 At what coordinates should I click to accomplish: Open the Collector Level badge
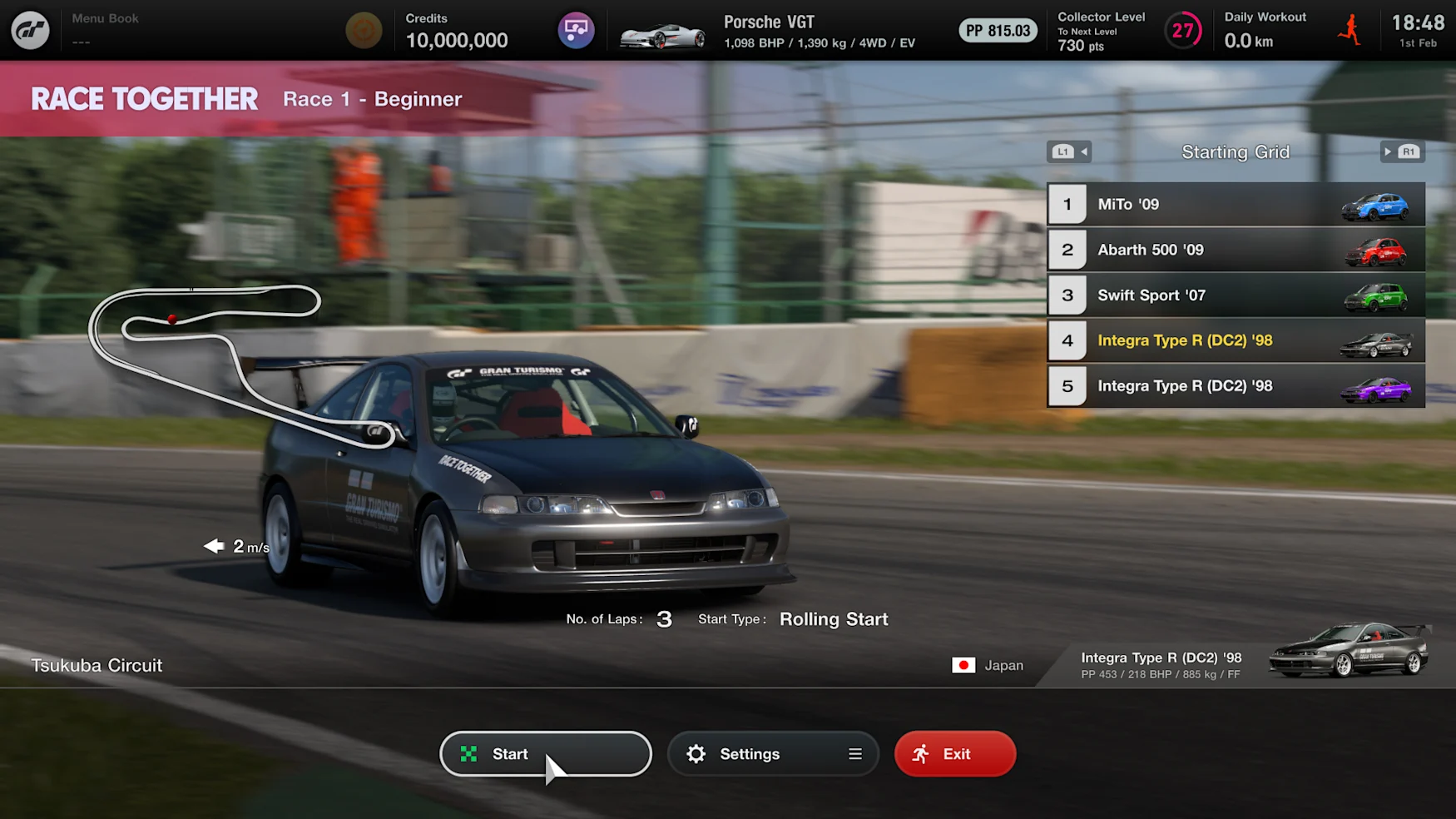[x=1182, y=31]
